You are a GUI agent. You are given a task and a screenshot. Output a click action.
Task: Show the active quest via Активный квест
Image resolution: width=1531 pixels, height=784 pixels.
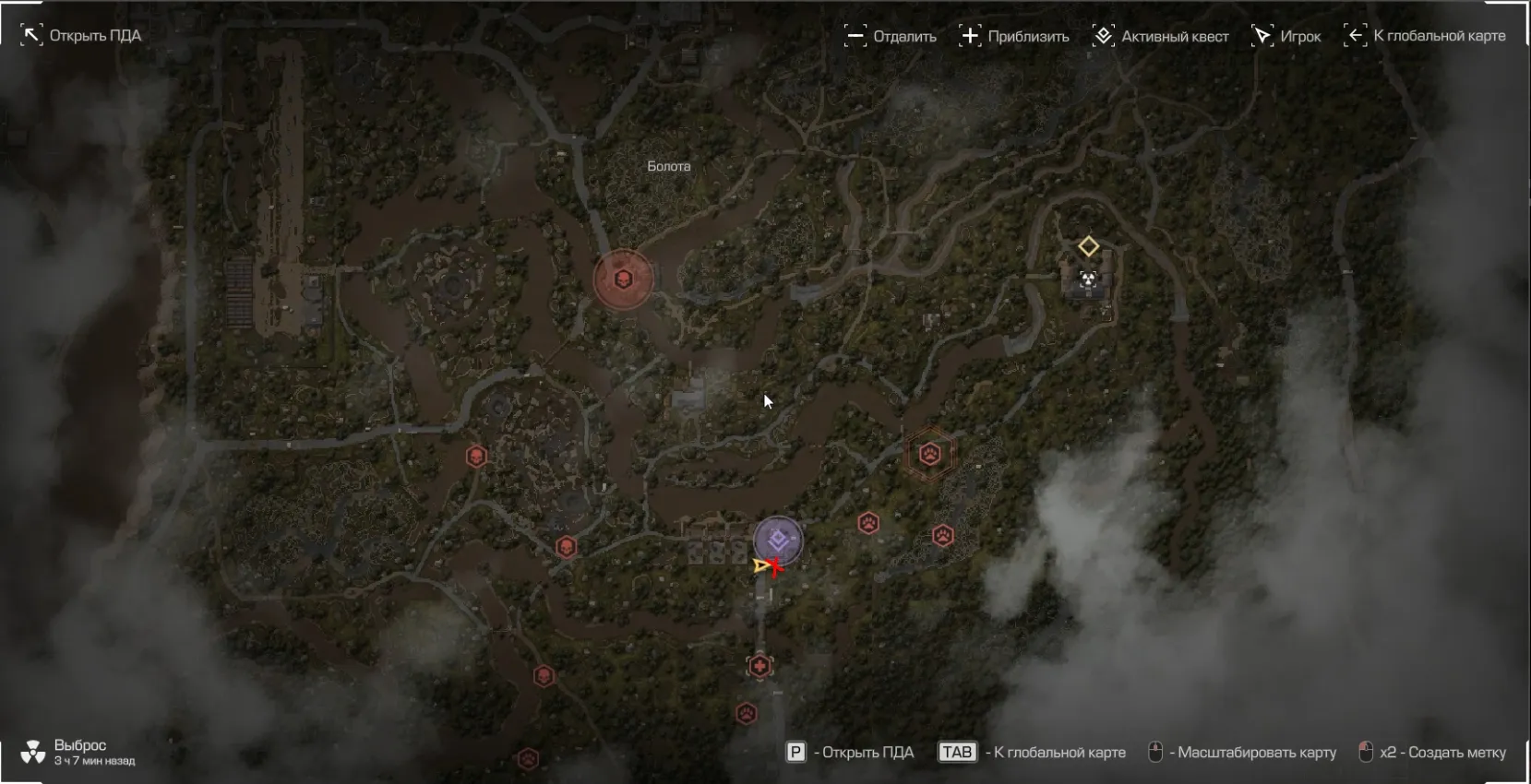tap(1161, 37)
